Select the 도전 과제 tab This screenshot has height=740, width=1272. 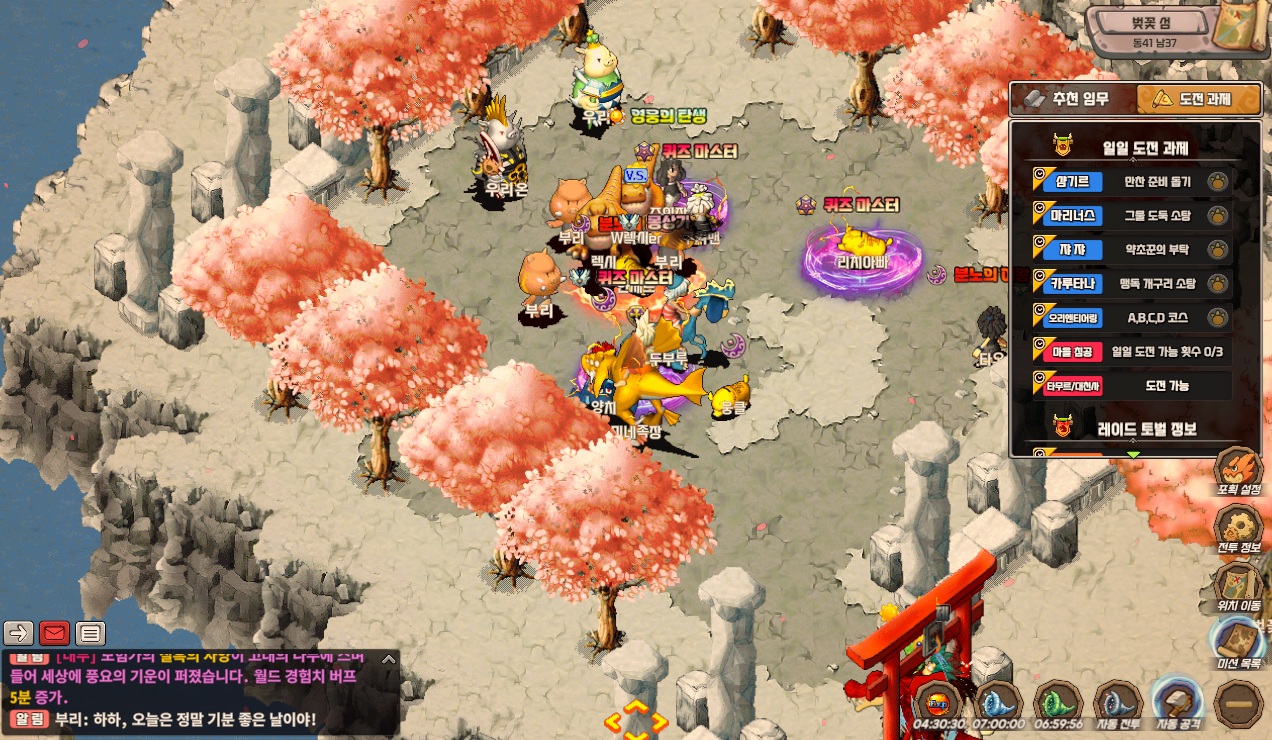point(1199,99)
